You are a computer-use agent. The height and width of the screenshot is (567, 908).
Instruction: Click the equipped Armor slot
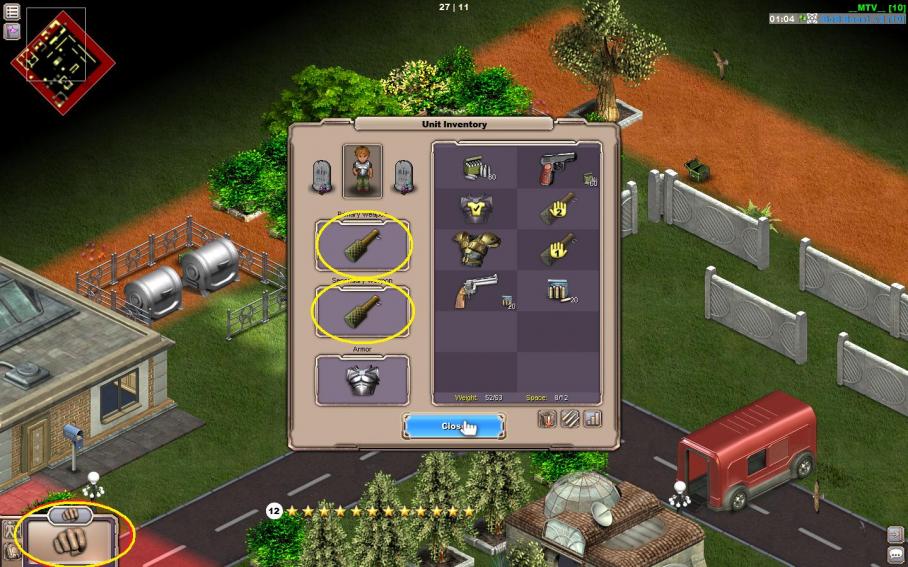pos(362,380)
